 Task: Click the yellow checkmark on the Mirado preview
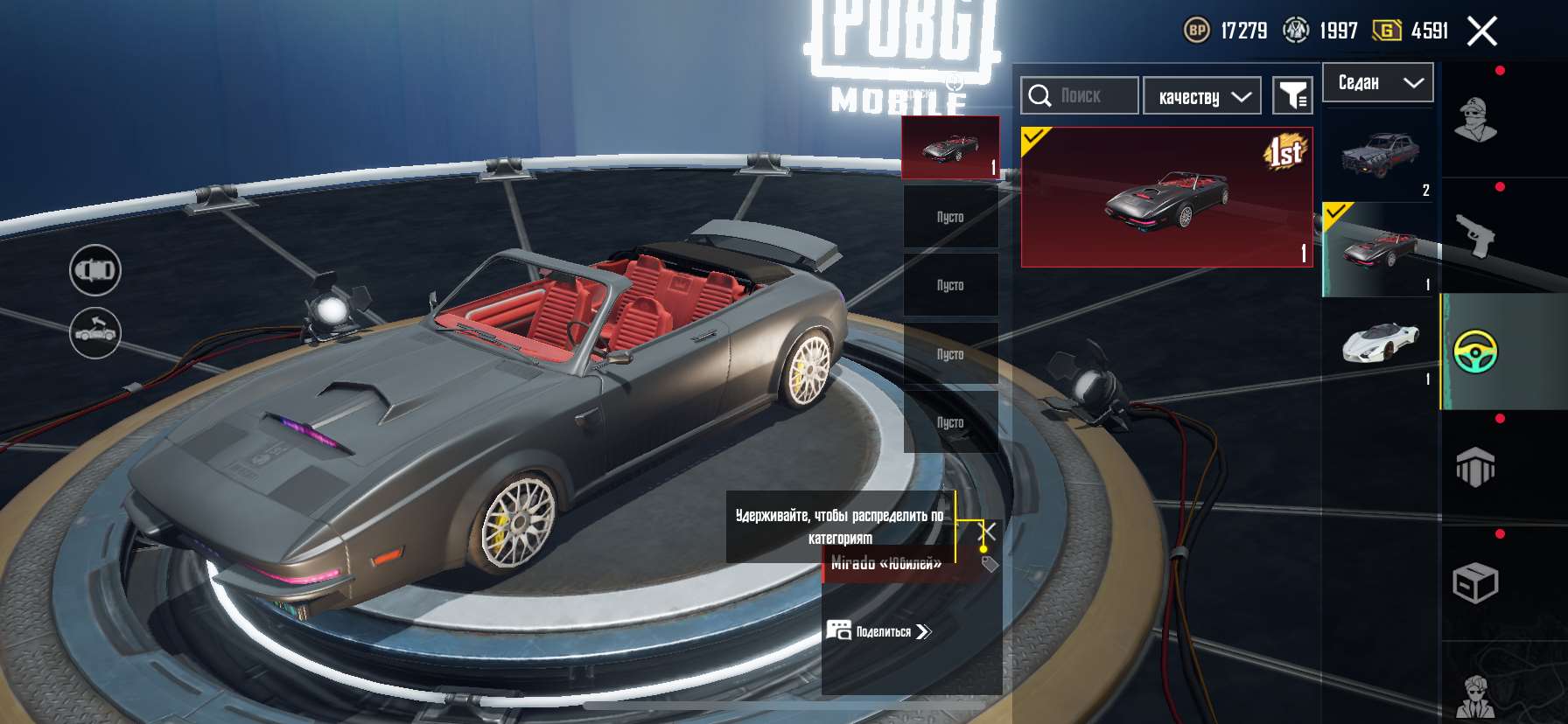1034,138
